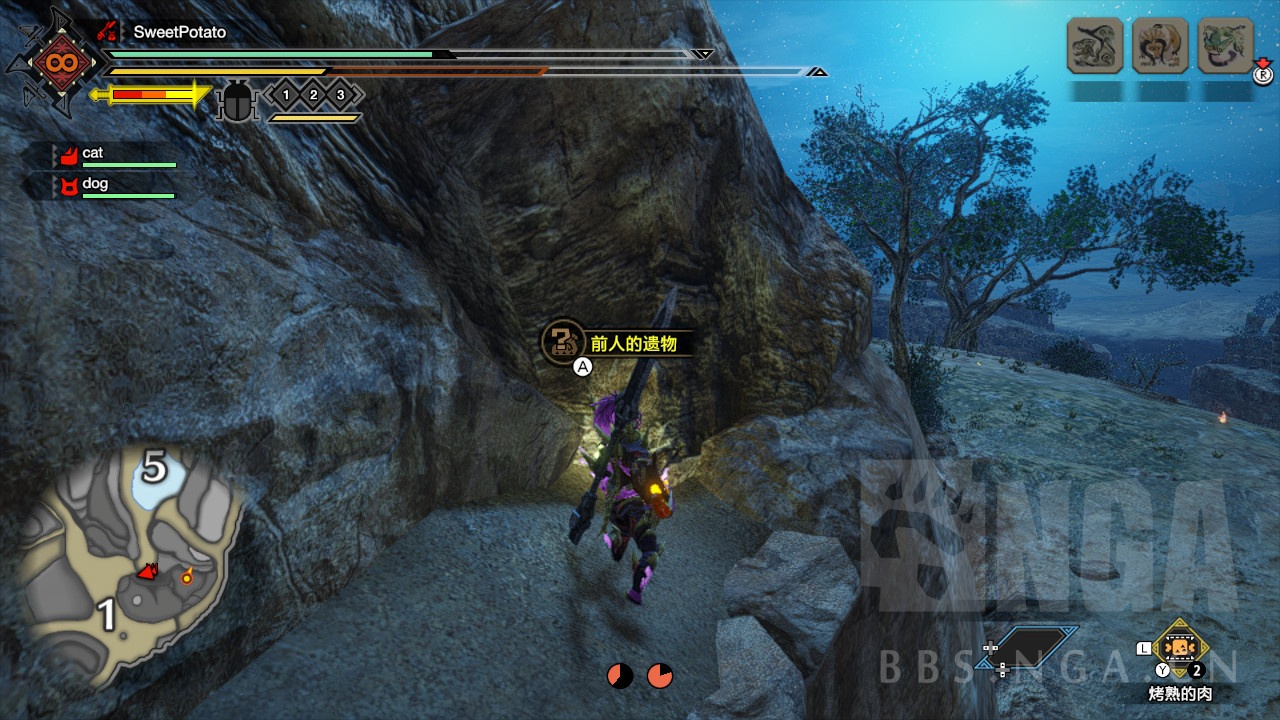Select the cooked meat item slot

[1181, 647]
